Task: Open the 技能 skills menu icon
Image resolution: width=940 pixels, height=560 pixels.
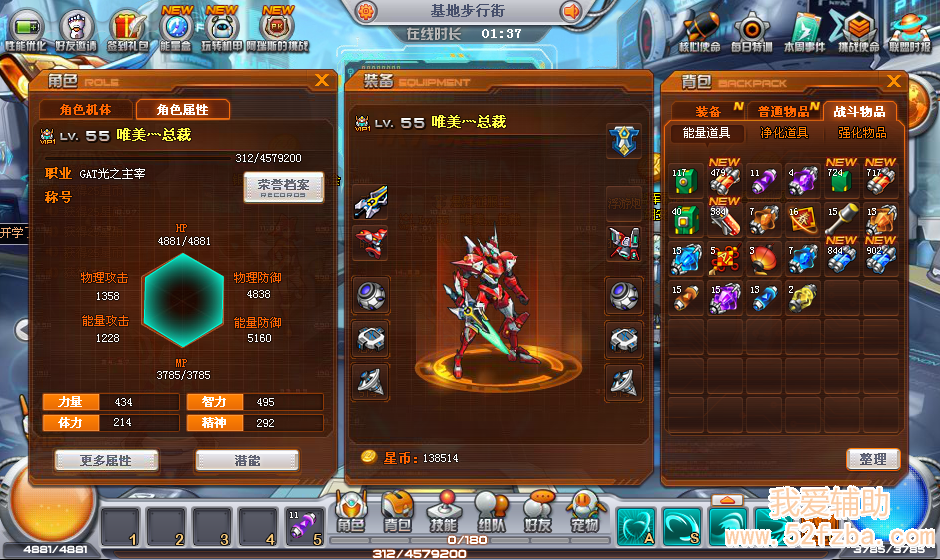Action: point(442,511)
